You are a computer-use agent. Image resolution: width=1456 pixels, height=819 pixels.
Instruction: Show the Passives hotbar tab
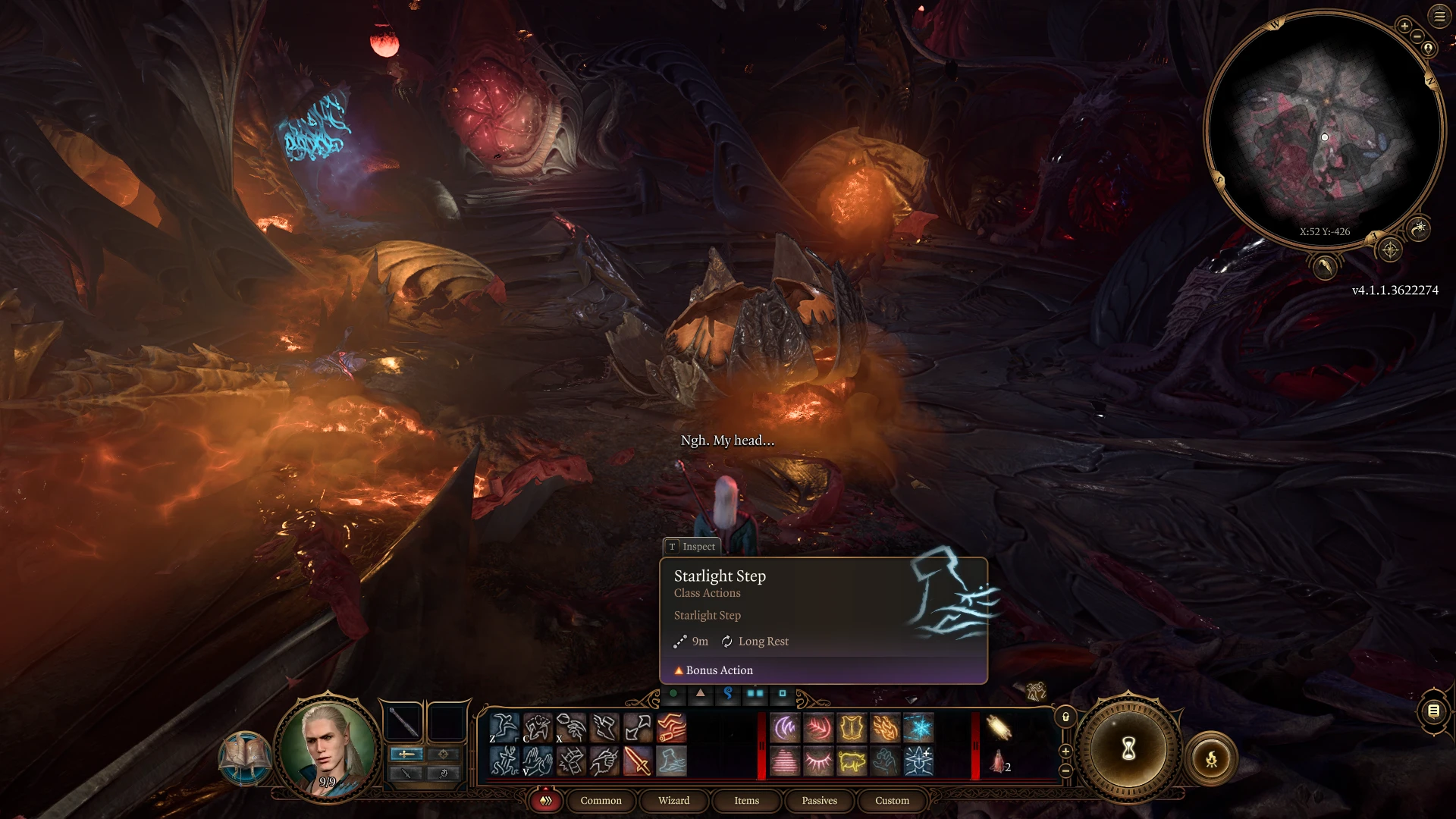[819, 800]
